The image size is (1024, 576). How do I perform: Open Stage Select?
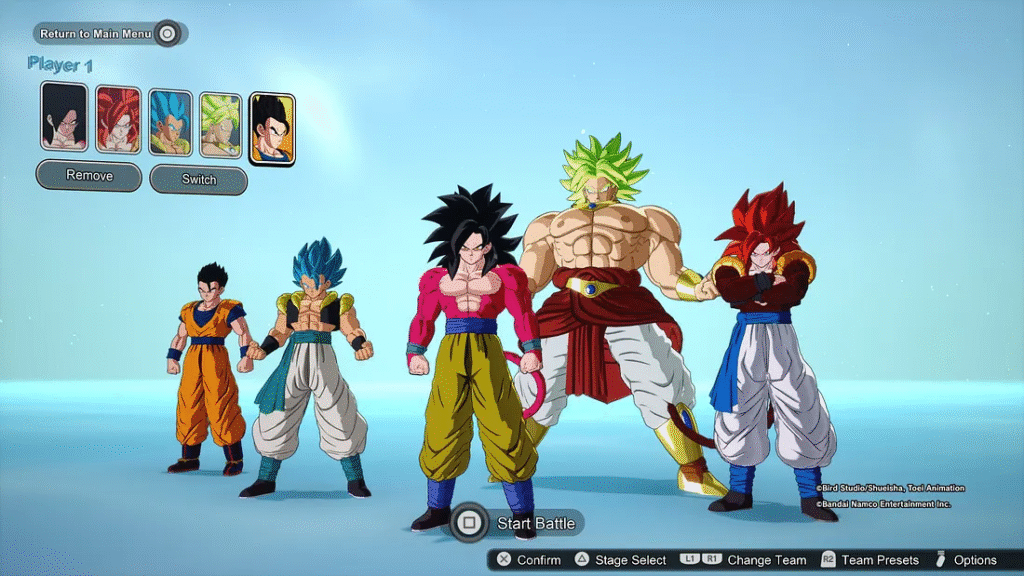click(620, 560)
